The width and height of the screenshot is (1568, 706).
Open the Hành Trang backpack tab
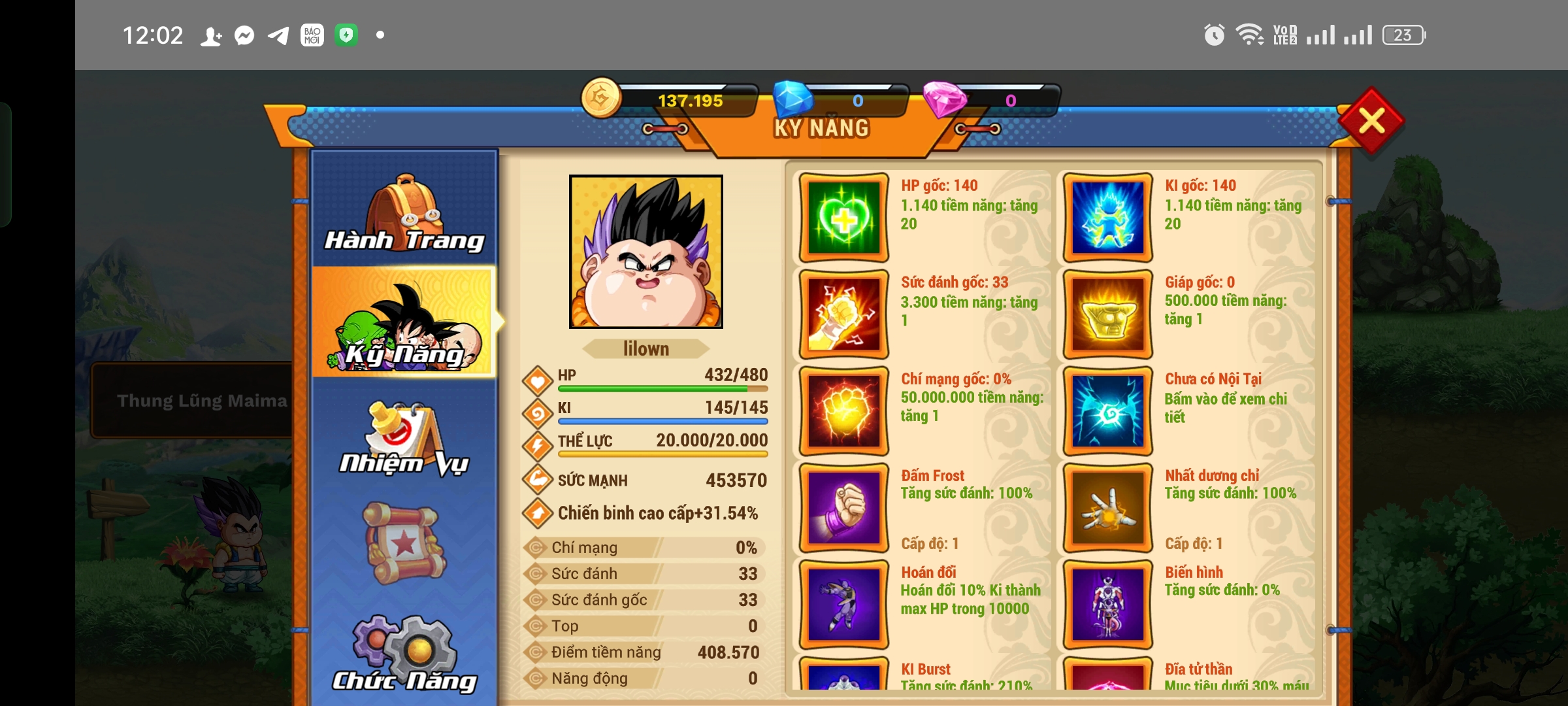(404, 212)
